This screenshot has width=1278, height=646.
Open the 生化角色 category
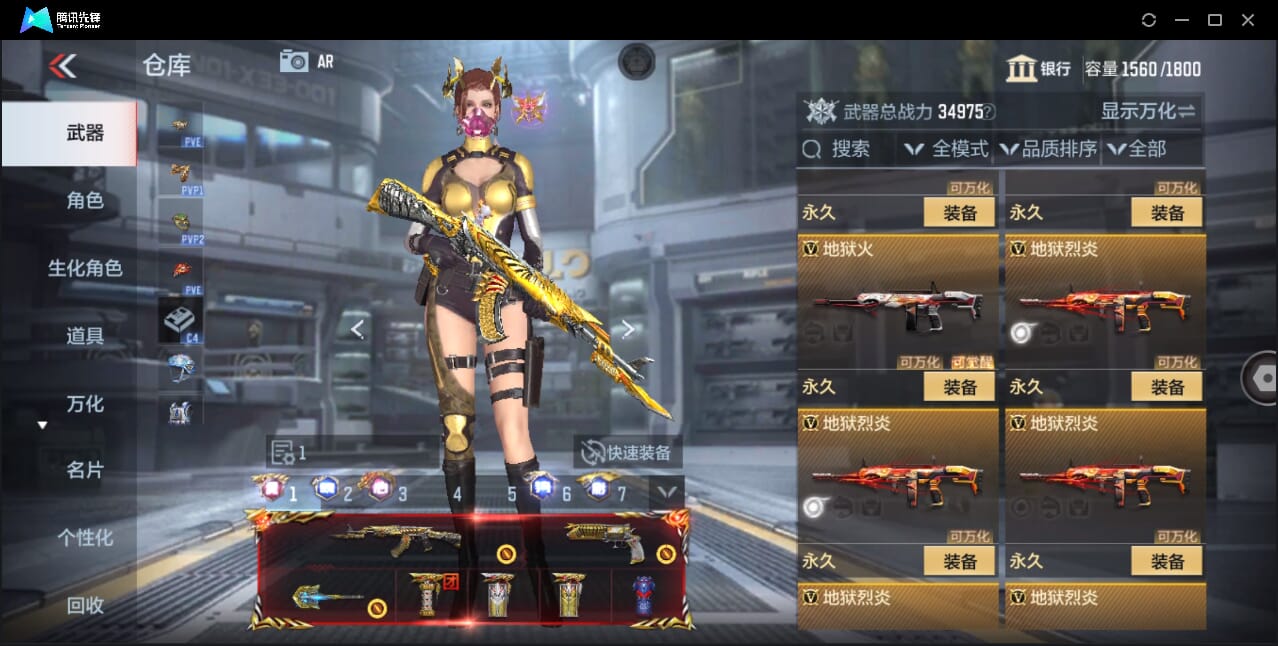85,268
